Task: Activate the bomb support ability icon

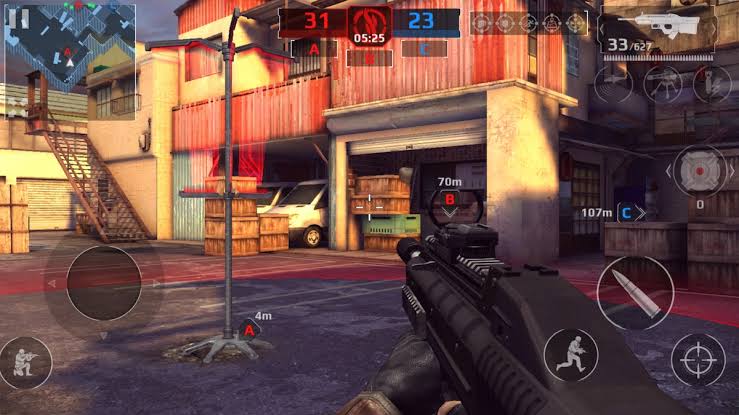Action: coord(711,83)
